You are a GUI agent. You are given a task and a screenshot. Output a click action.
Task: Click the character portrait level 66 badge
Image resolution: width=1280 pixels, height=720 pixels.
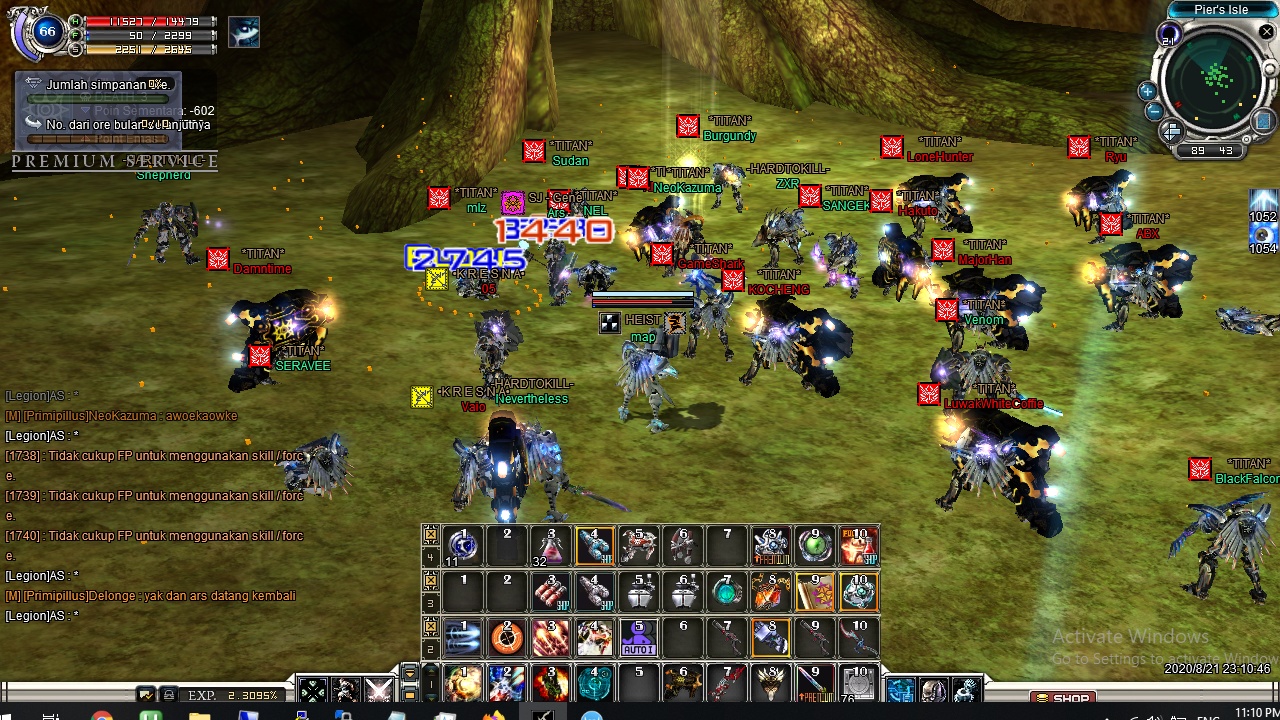(x=46, y=33)
